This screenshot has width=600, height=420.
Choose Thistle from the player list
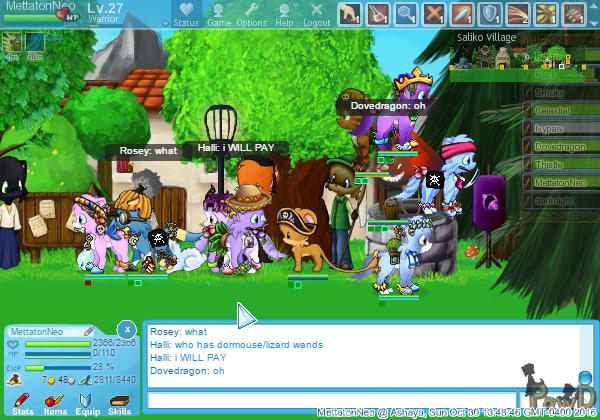[560, 165]
